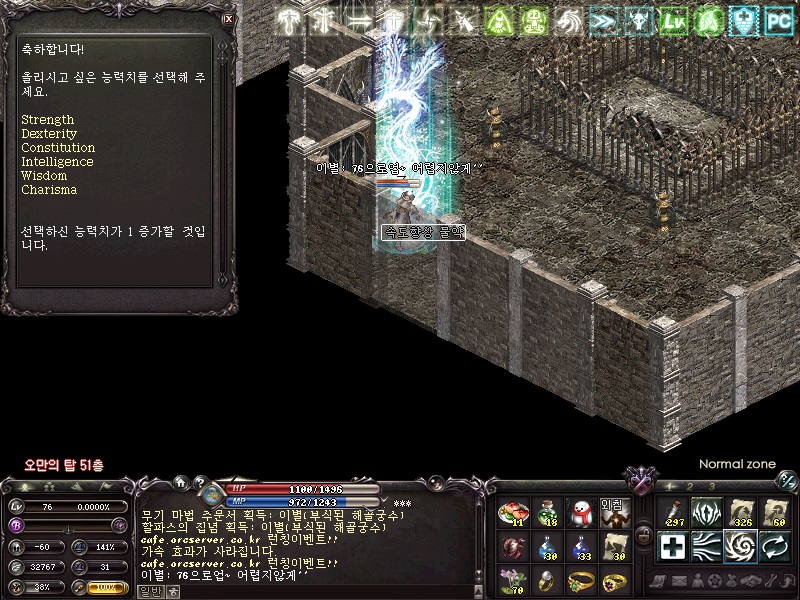Select the snowman item slot
The image size is (800, 600).
580,514
